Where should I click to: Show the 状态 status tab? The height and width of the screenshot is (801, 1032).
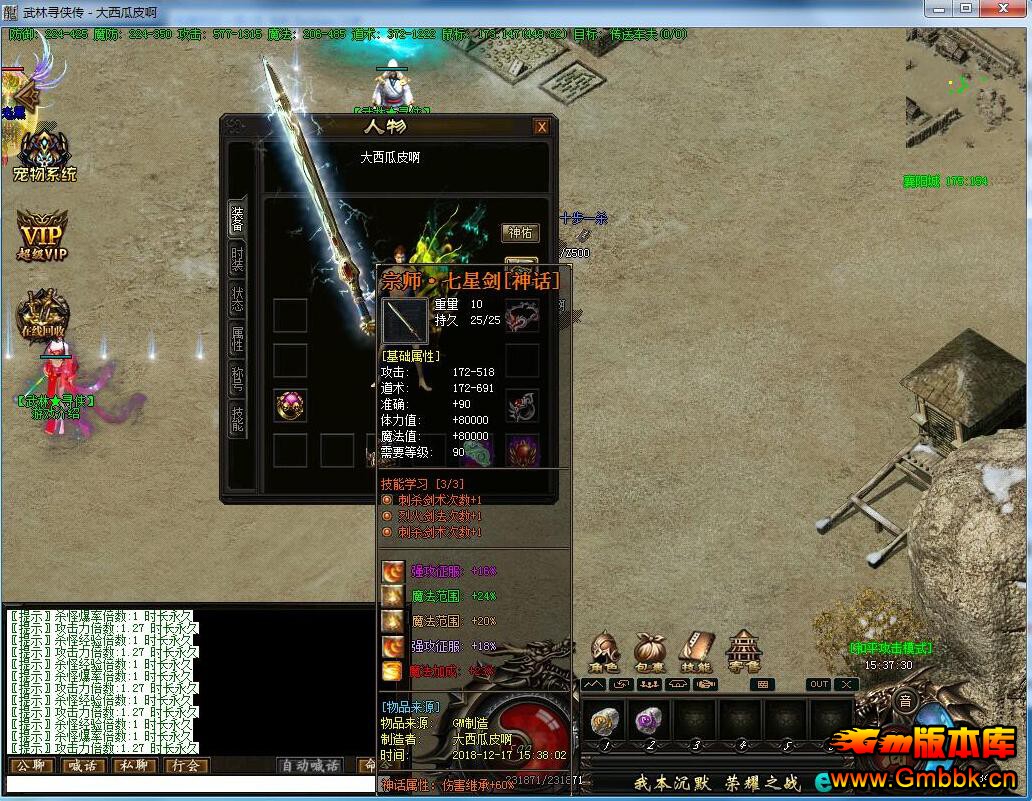pyautogui.click(x=237, y=300)
